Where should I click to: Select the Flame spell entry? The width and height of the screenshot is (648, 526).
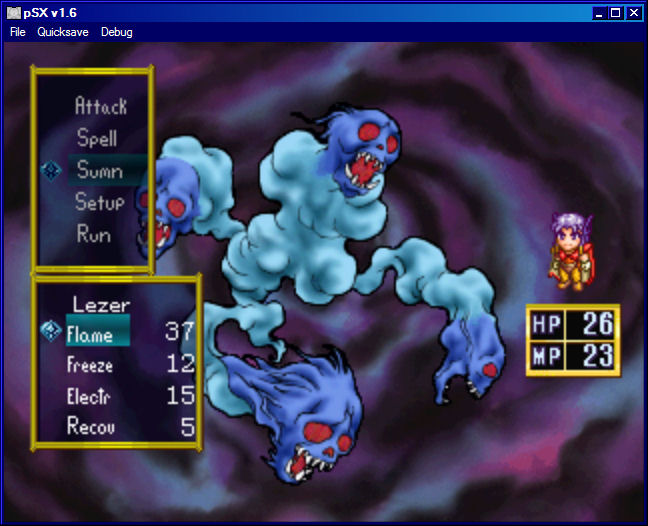[x=90, y=335]
